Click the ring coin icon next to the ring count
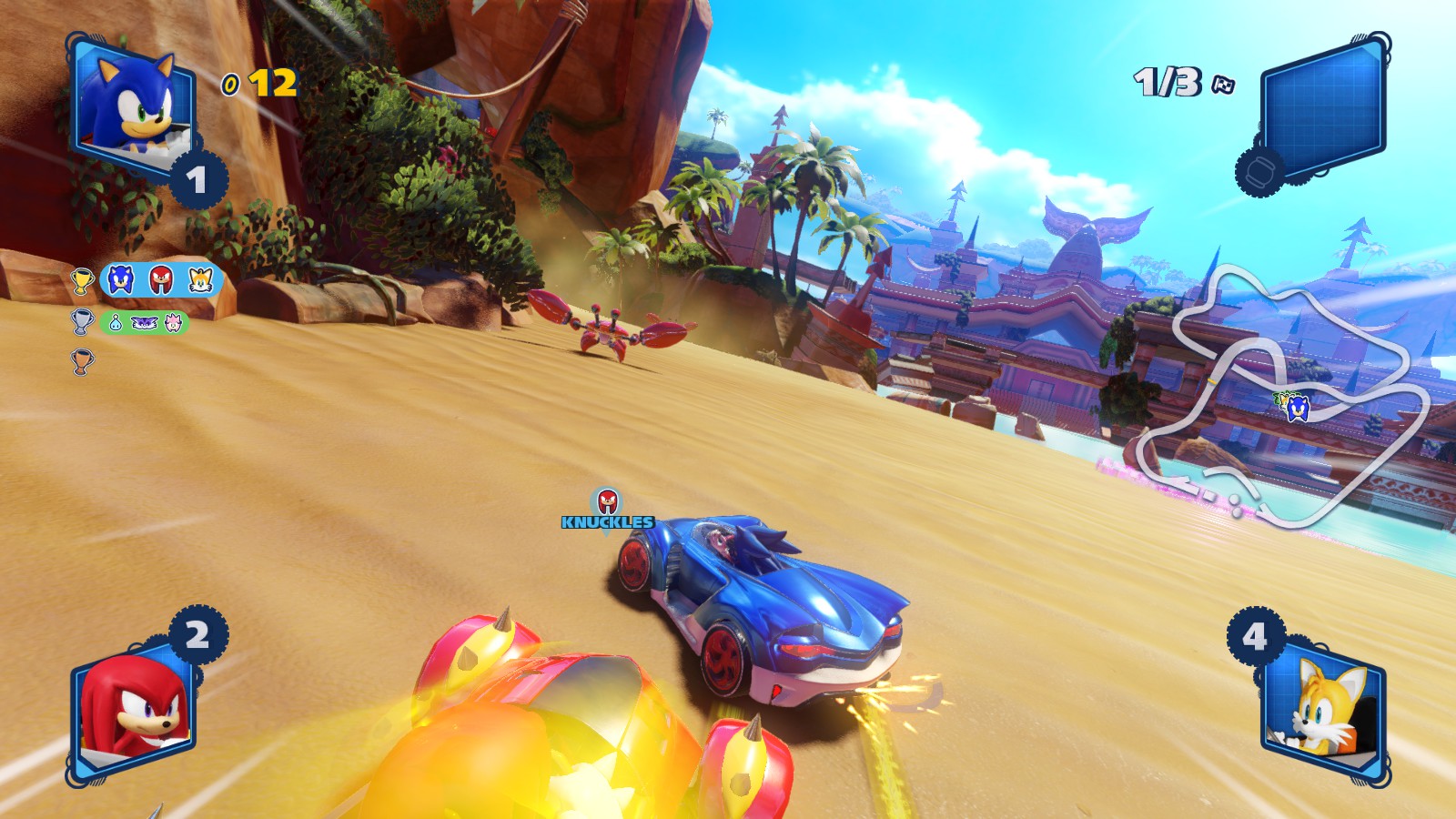Screen dimensions: 1456x819 pyautogui.click(x=230, y=85)
